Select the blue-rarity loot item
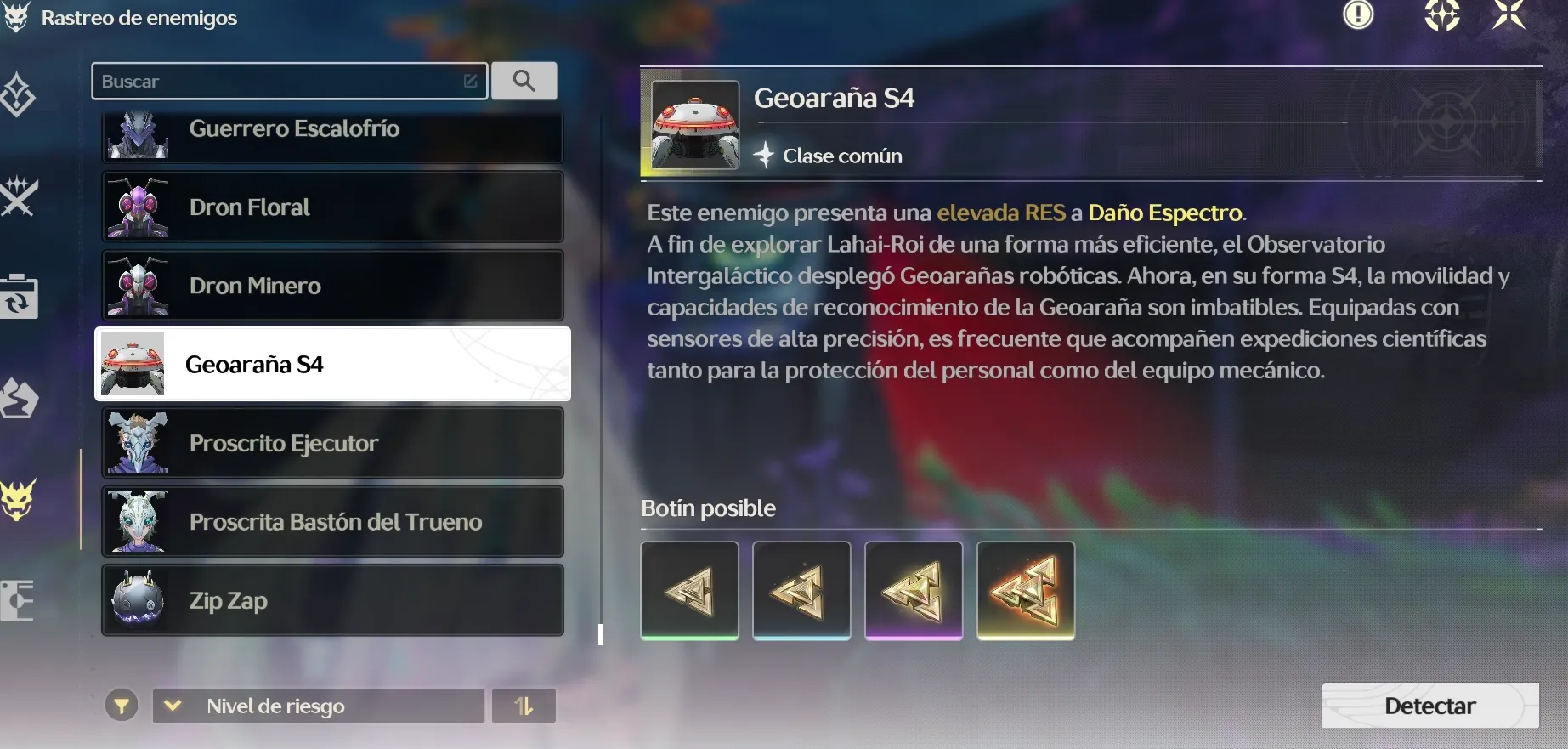 (801, 590)
